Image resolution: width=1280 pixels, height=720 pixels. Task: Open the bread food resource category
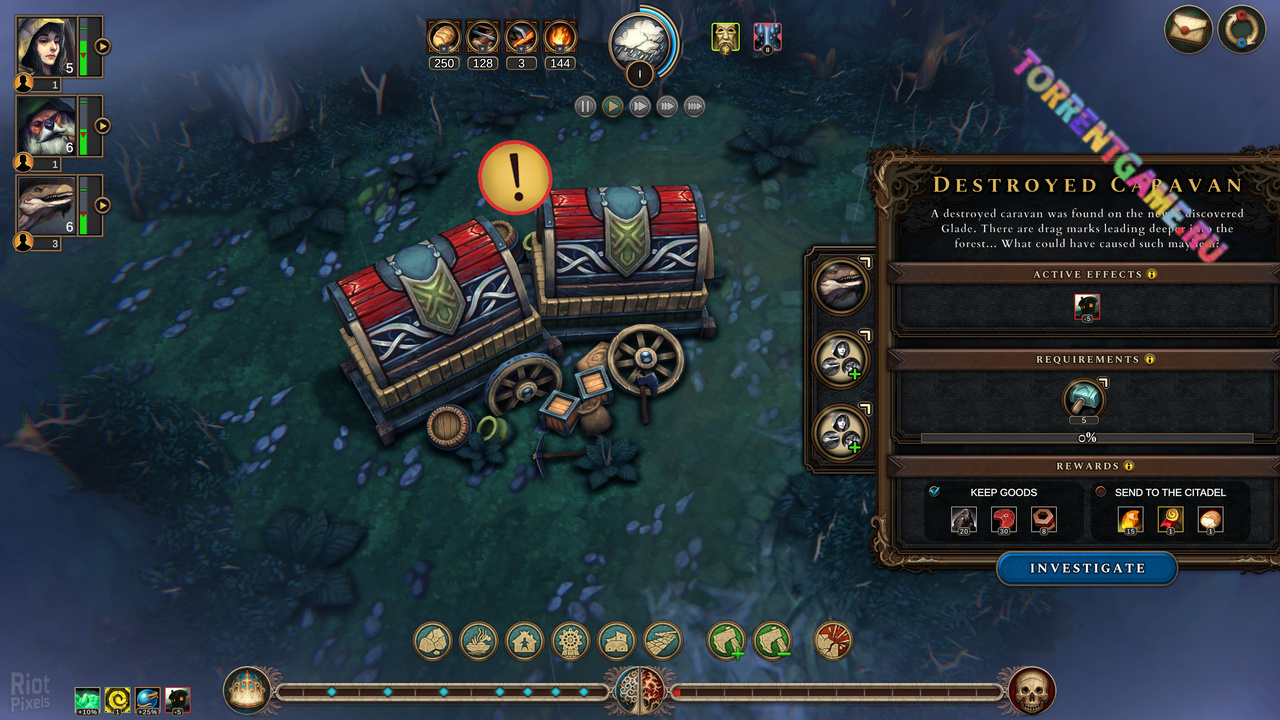pos(443,38)
